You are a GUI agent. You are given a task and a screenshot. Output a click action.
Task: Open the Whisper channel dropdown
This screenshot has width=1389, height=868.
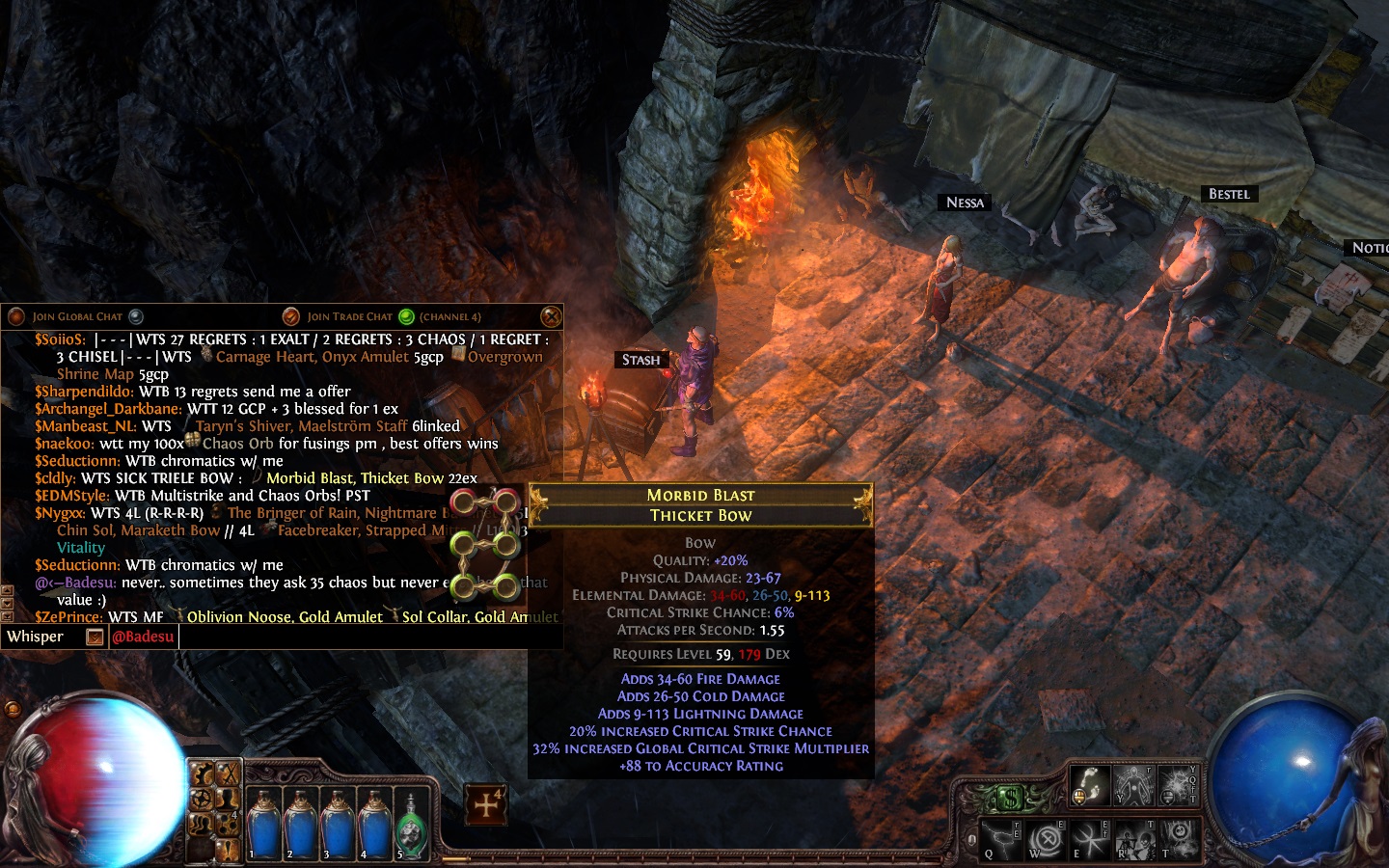[x=95, y=637]
